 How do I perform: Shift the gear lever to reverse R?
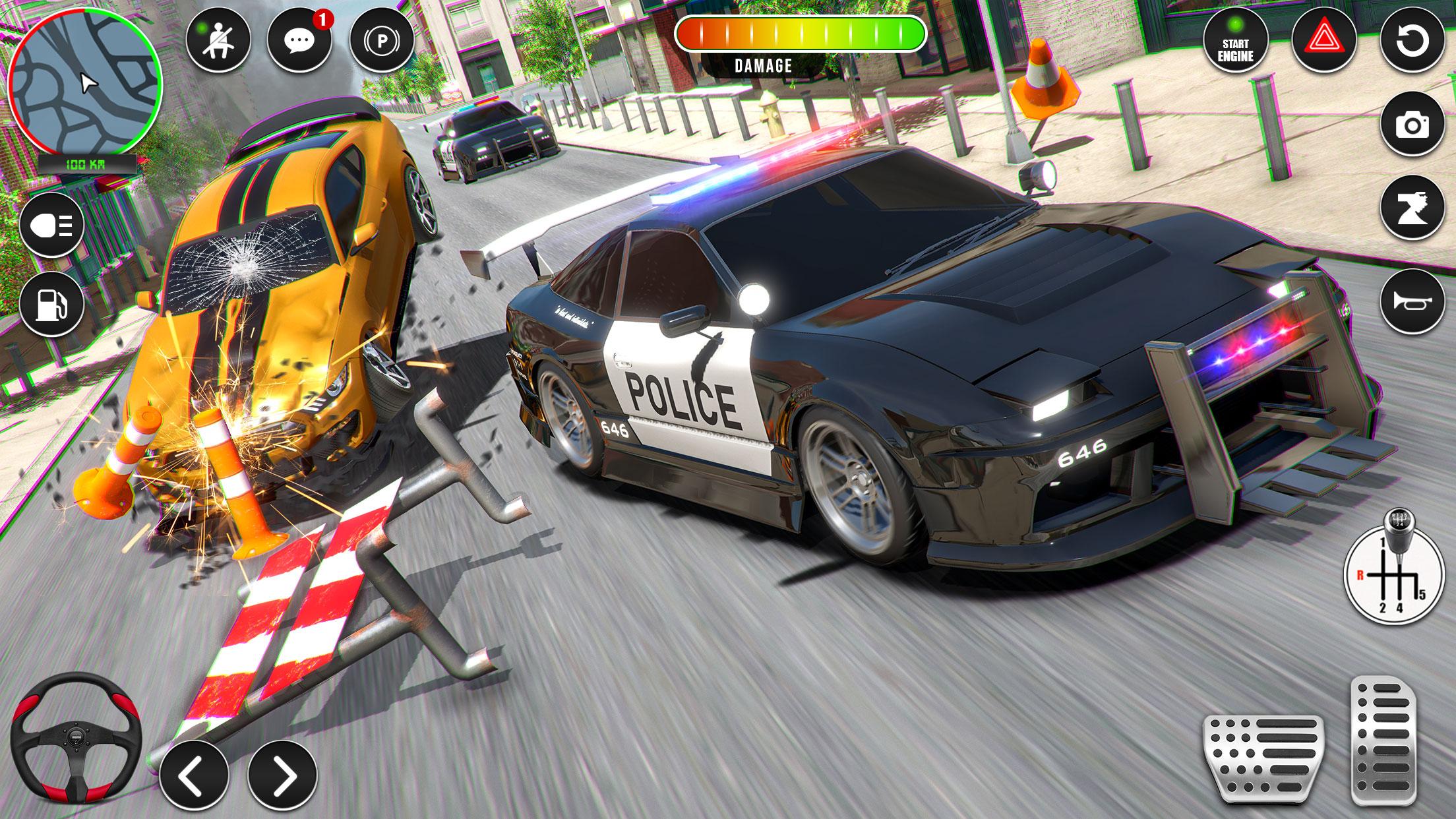(1360, 575)
